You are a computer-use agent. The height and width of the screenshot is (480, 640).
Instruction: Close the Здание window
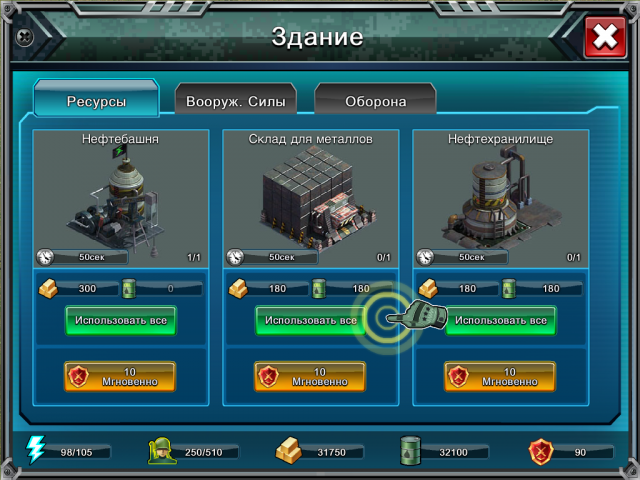(604, 38)
